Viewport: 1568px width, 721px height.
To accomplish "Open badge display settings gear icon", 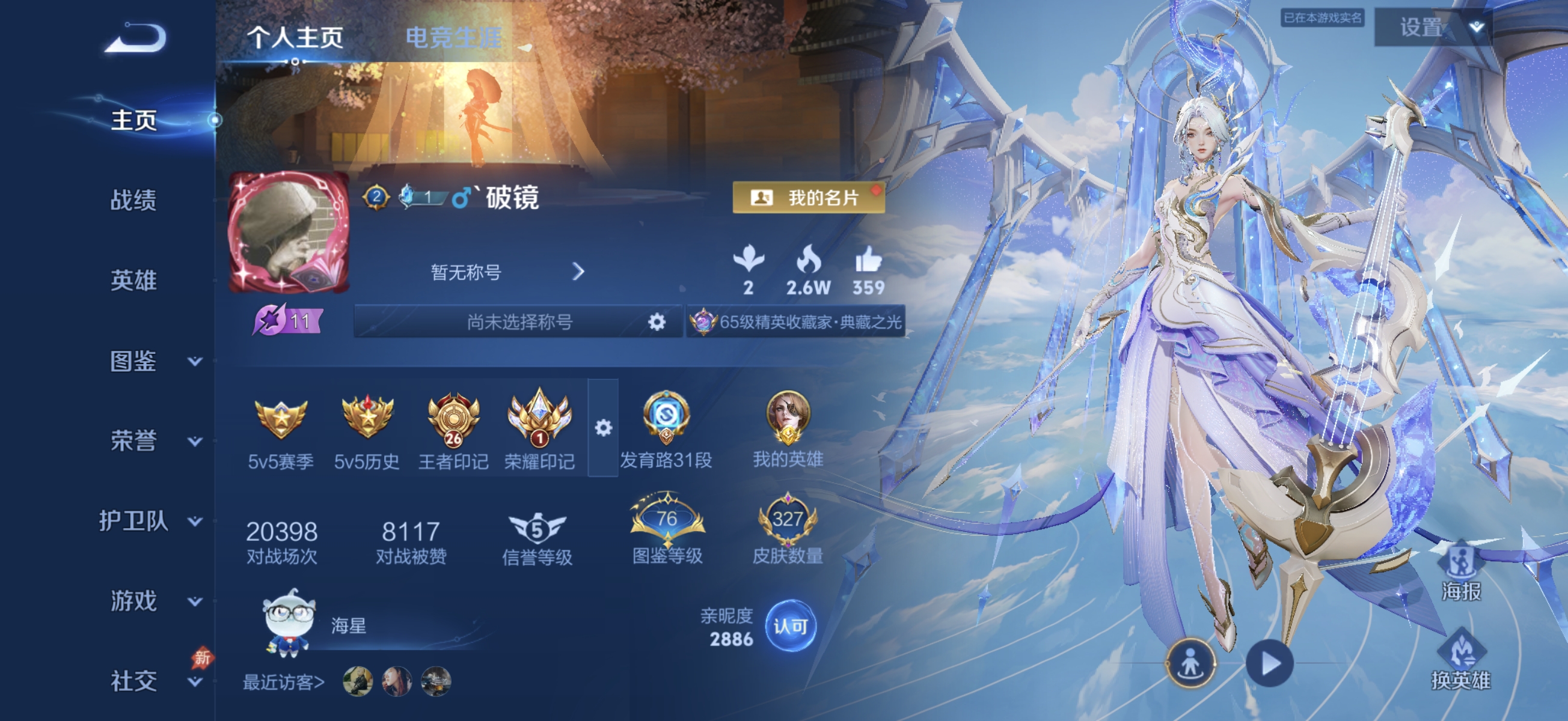I will point(603,429).
